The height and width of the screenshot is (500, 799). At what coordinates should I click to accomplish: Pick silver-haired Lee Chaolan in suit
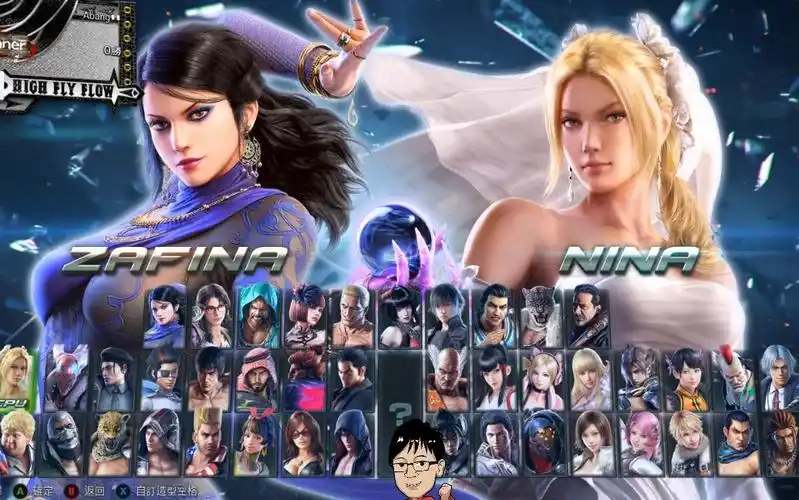pyautogui.click(x=779, y=376)
